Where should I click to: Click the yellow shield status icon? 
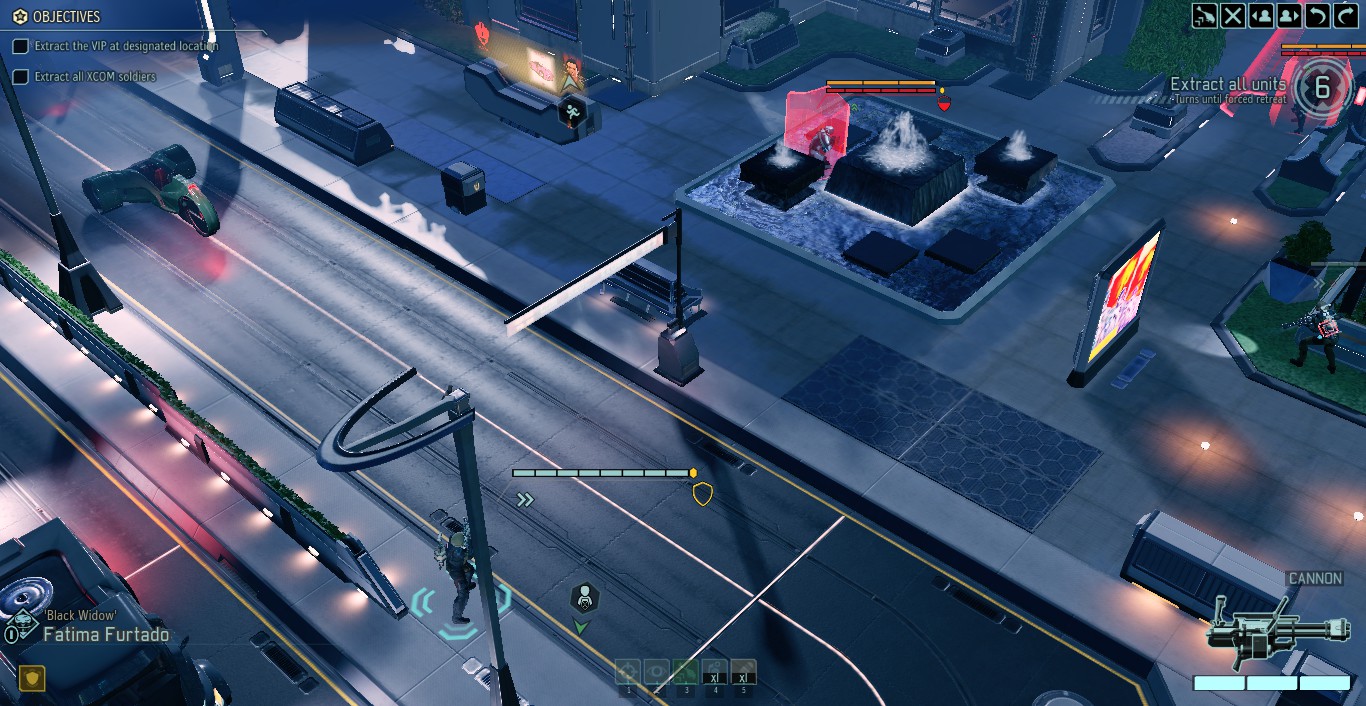[33, 679]
